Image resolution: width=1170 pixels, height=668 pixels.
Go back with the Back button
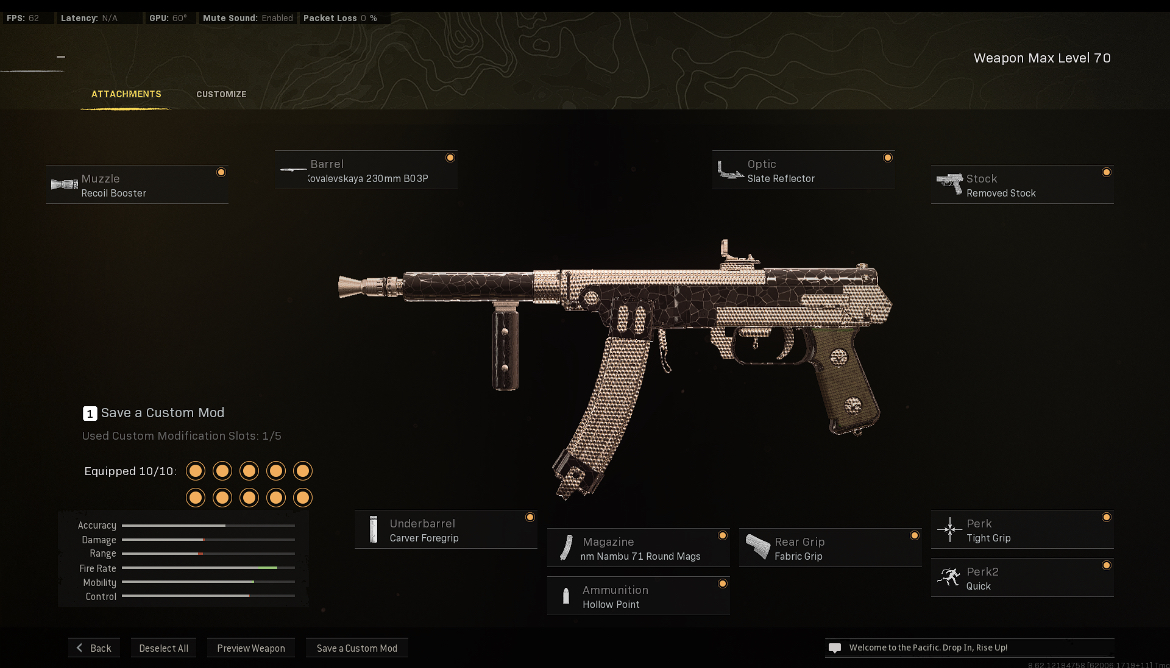coord(94,648)
